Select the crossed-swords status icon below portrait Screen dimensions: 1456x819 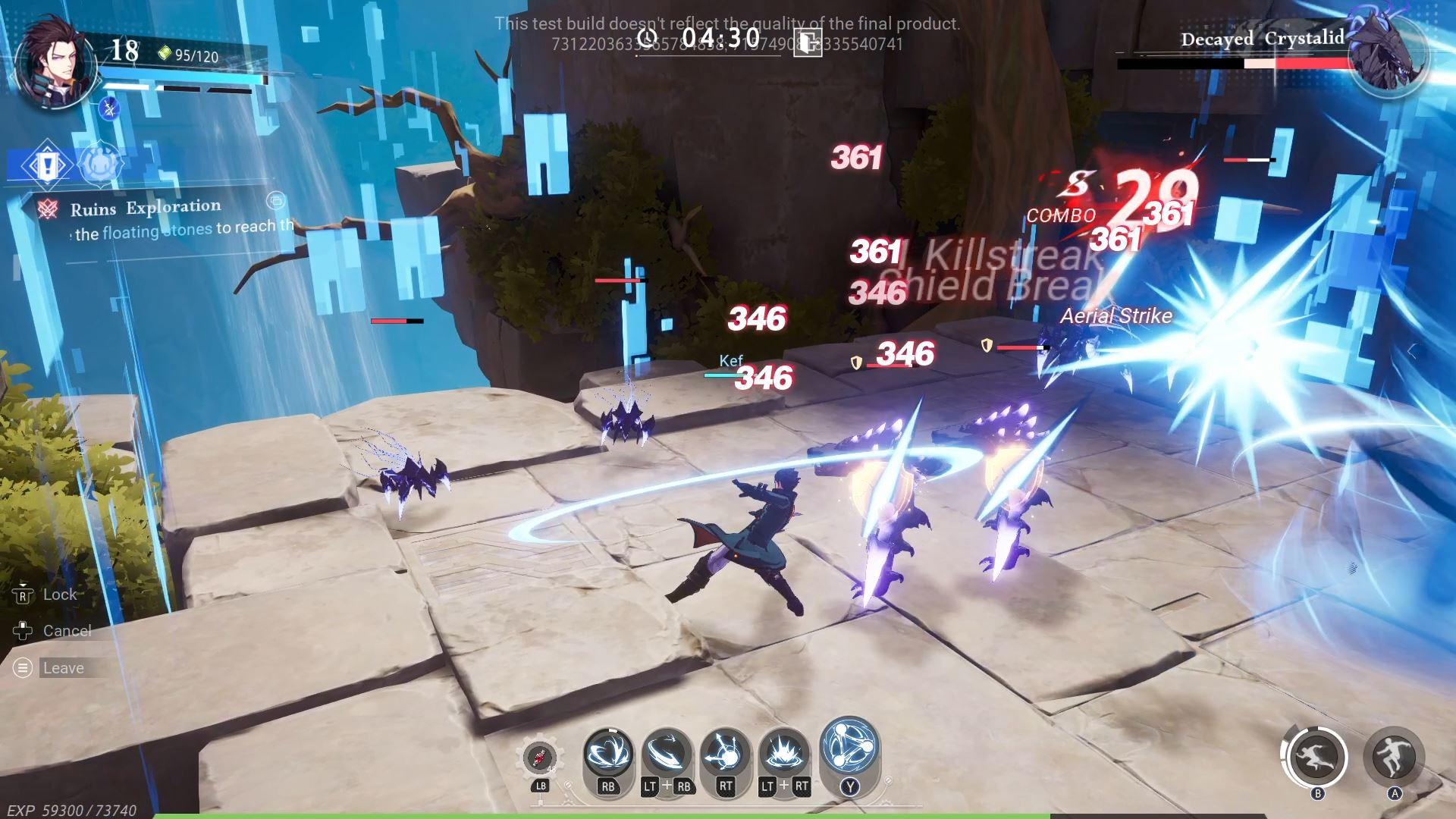(x=110, y=109)
